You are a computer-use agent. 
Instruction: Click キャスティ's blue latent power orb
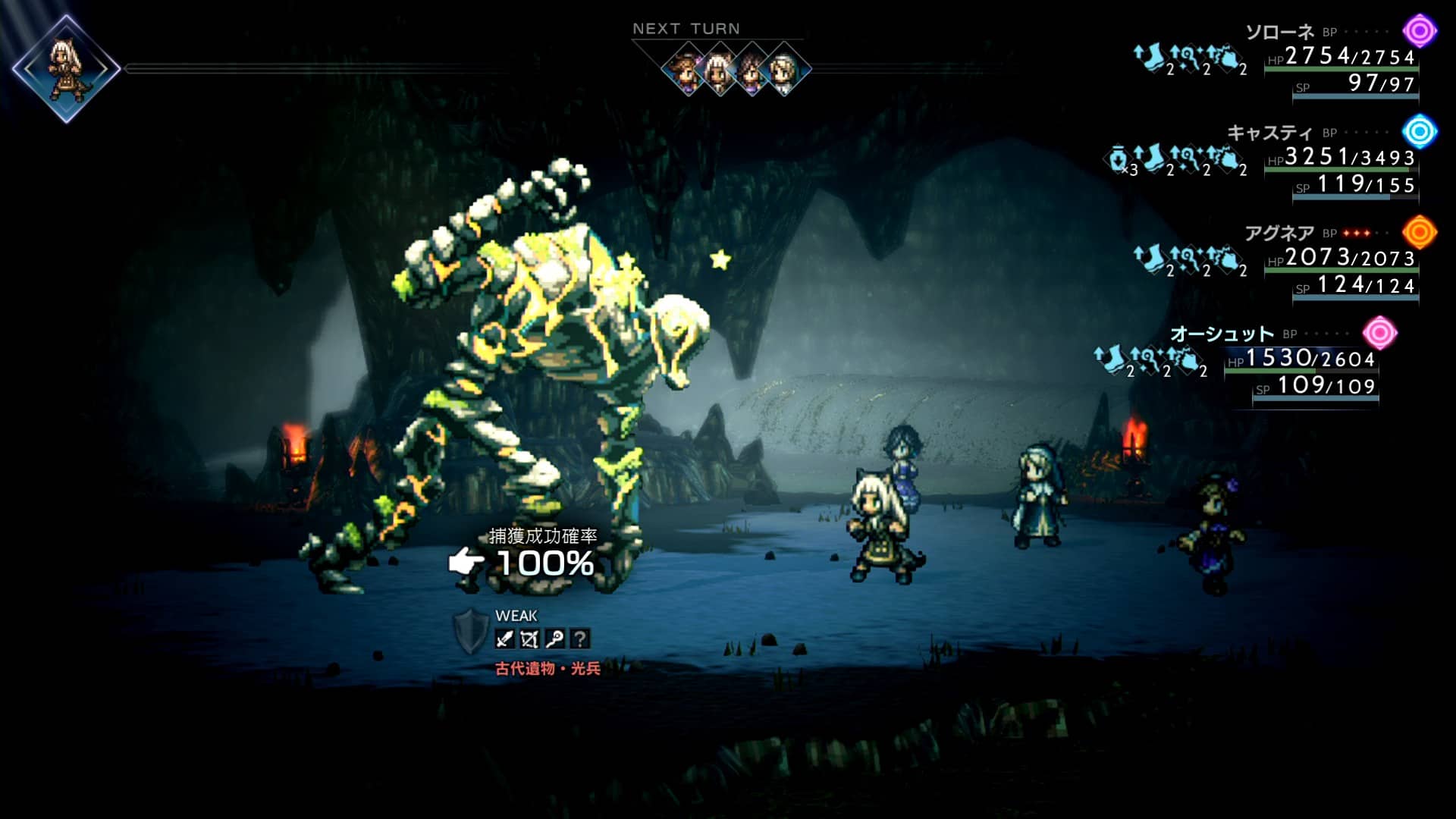[1419, 132]
